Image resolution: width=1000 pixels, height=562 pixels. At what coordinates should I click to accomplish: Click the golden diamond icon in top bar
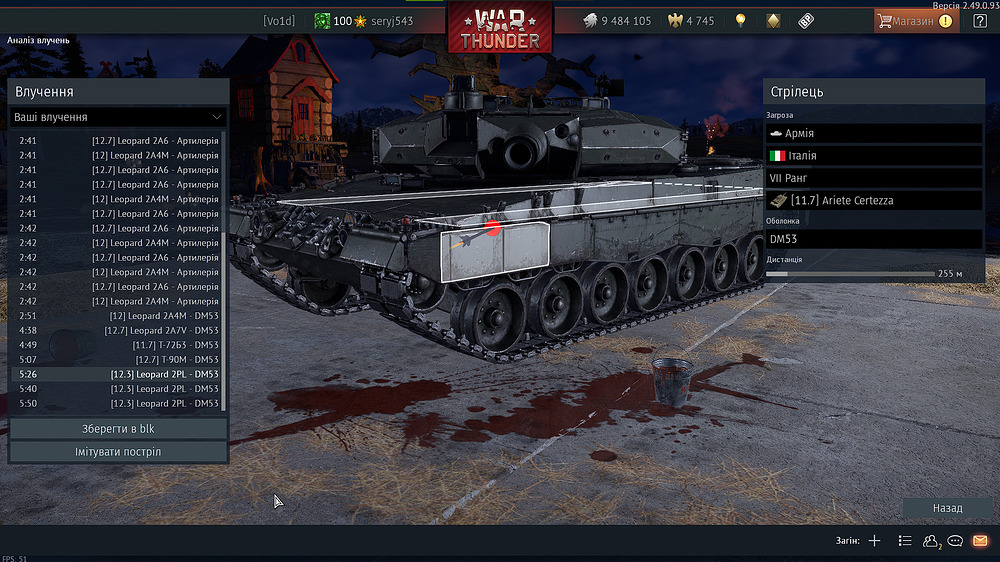[773, 20]
